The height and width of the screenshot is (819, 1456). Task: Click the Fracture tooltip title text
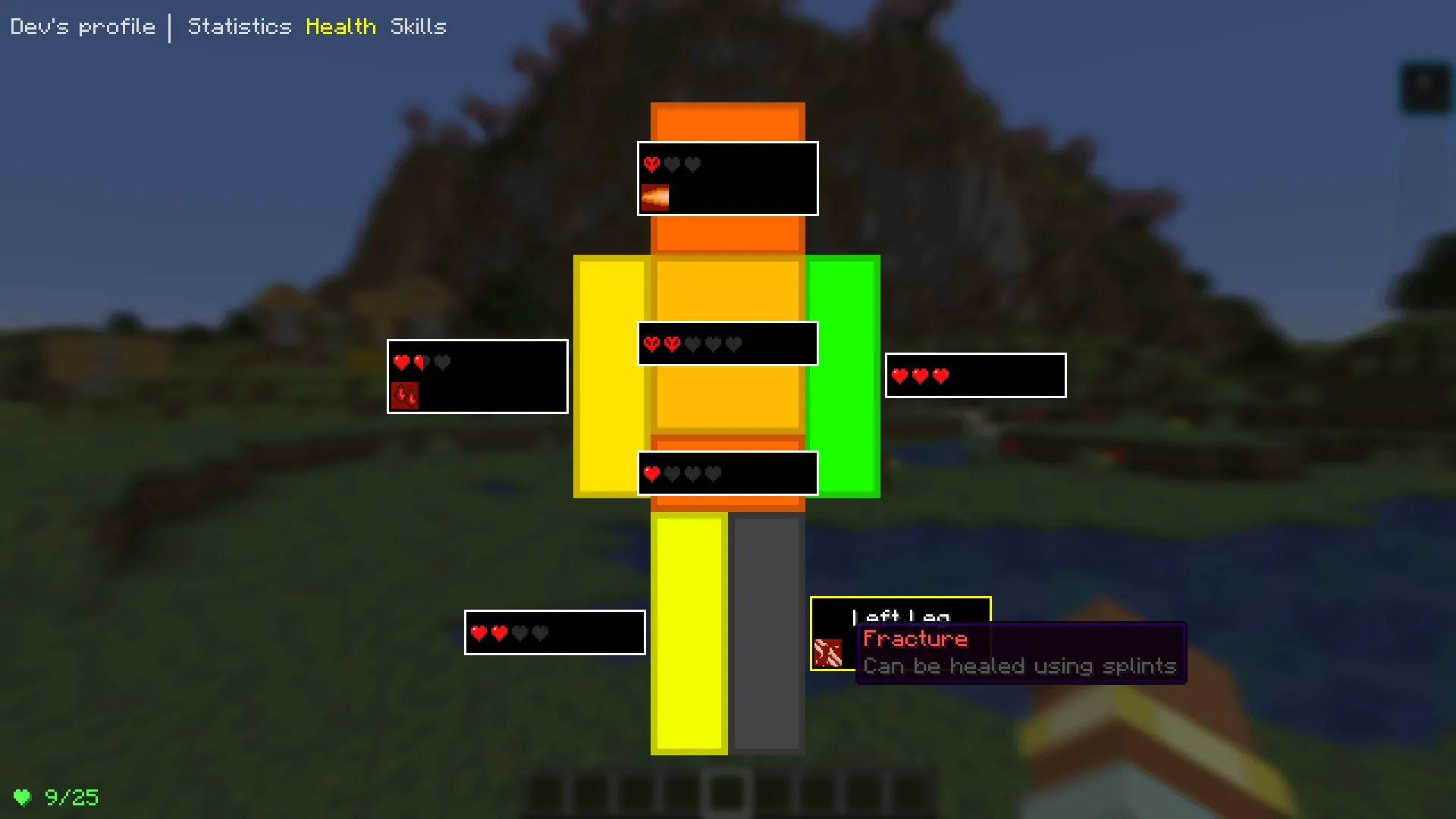pos(915,639)
